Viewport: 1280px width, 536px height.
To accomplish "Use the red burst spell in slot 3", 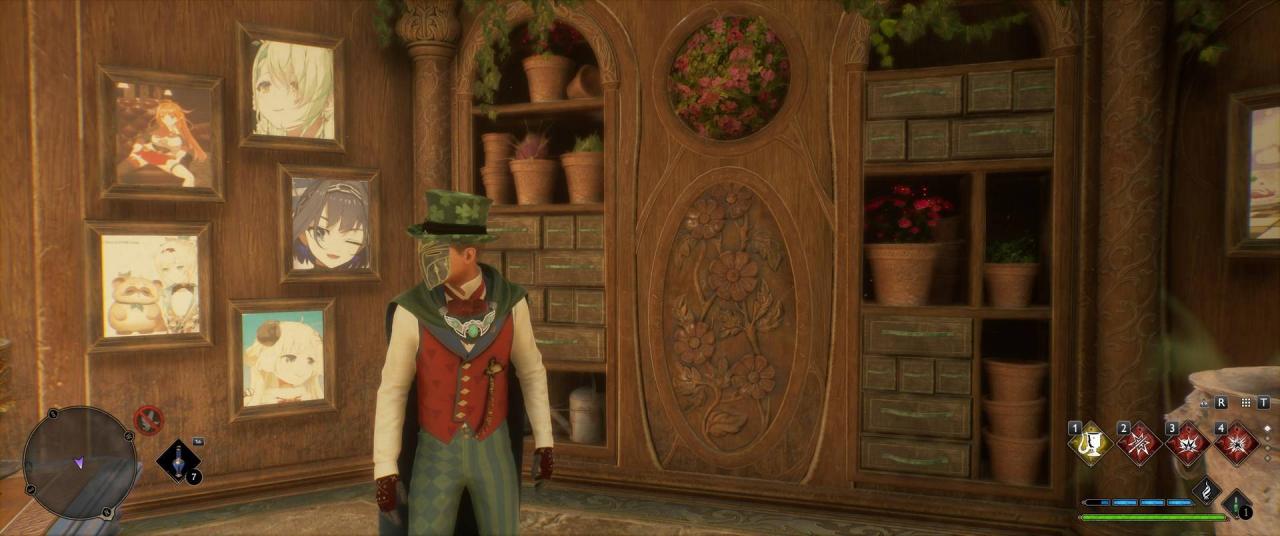I will click(x=1188, y=443).
